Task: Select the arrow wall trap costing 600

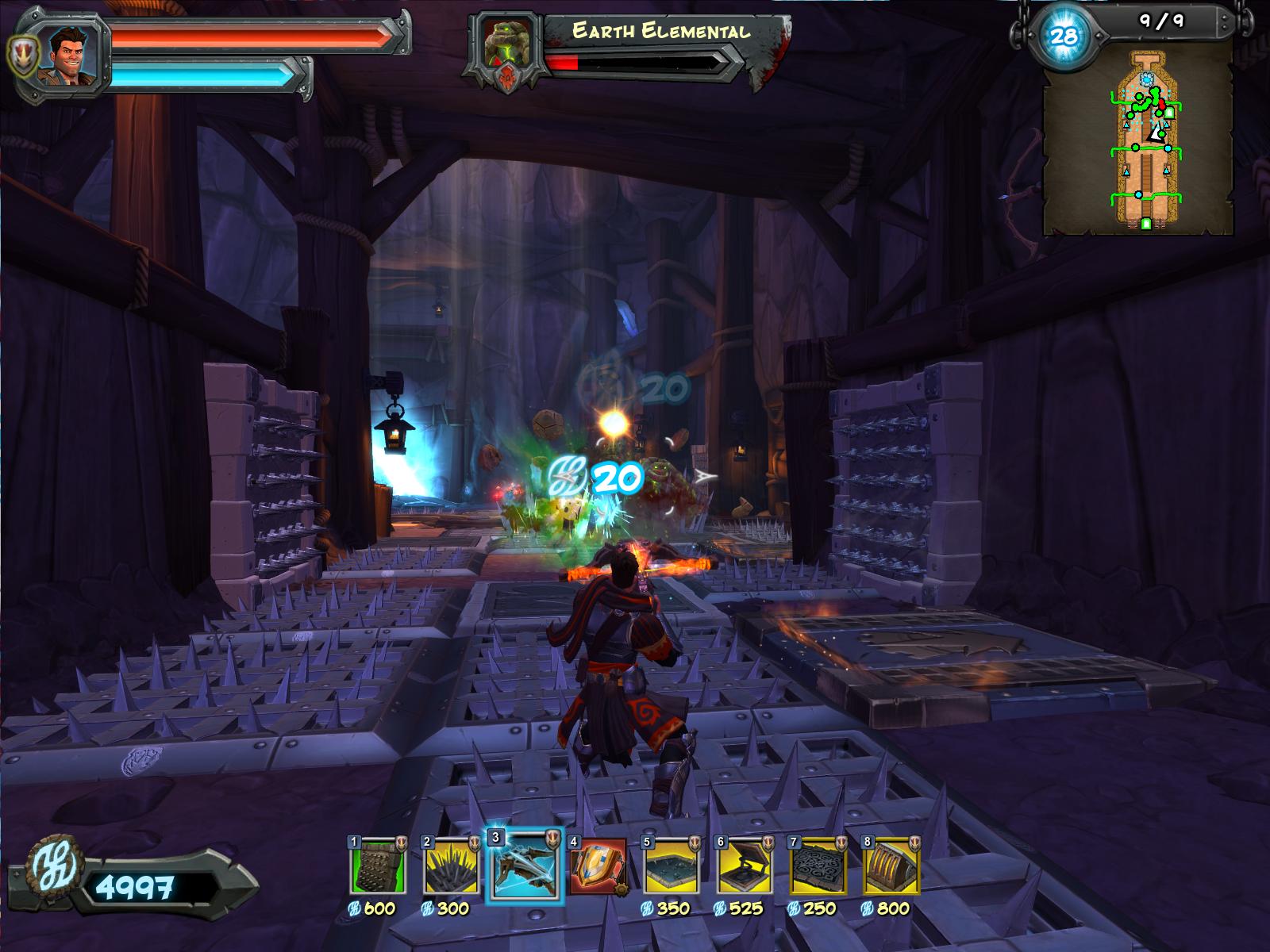Action: (378, 866)
